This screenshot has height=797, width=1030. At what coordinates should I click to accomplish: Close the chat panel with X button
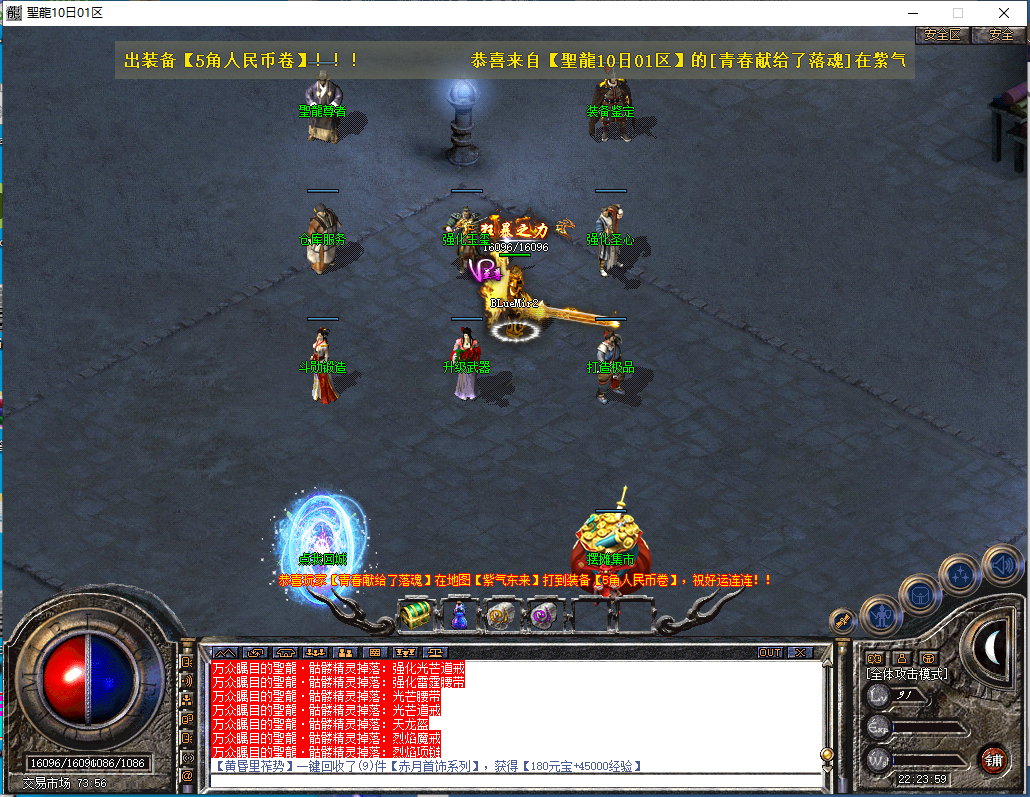[x=800, y=652]
